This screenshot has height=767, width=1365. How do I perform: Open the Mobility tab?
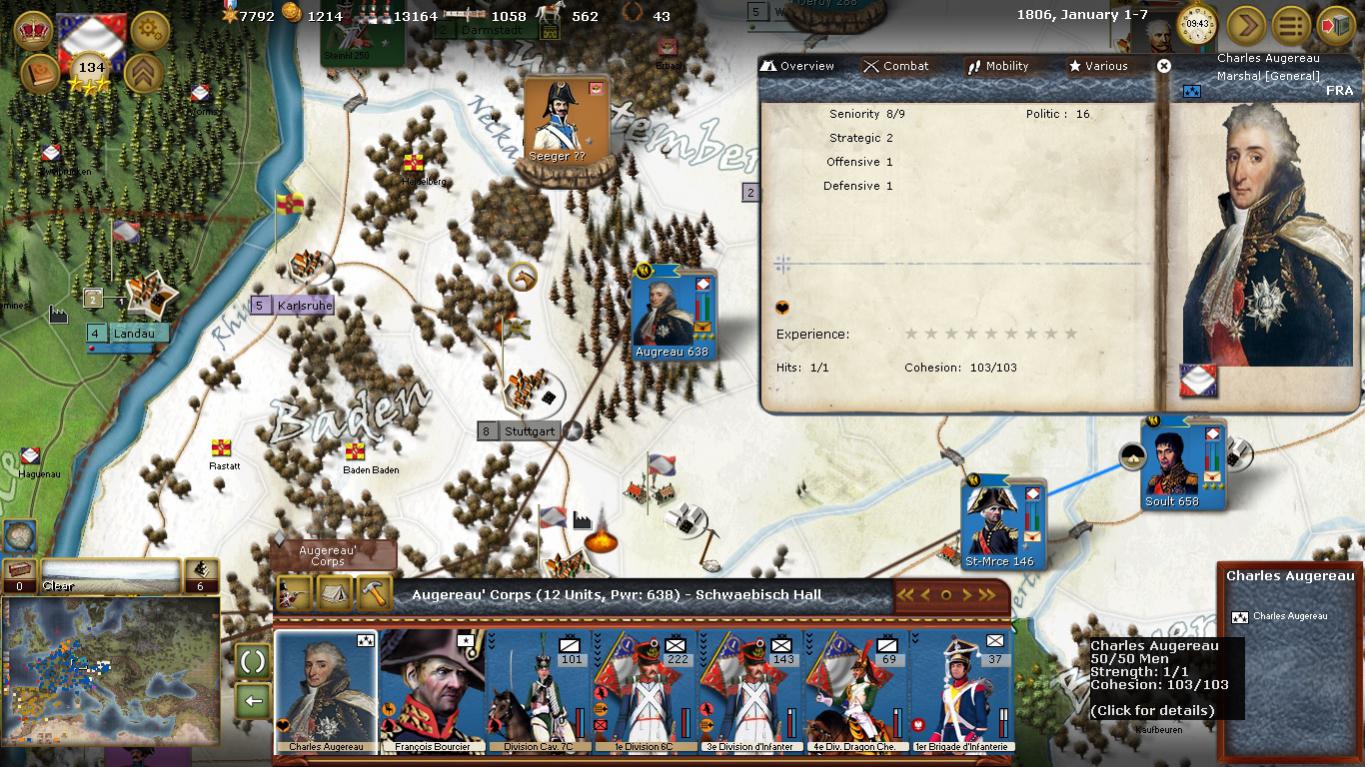click(x=997, y=66)
